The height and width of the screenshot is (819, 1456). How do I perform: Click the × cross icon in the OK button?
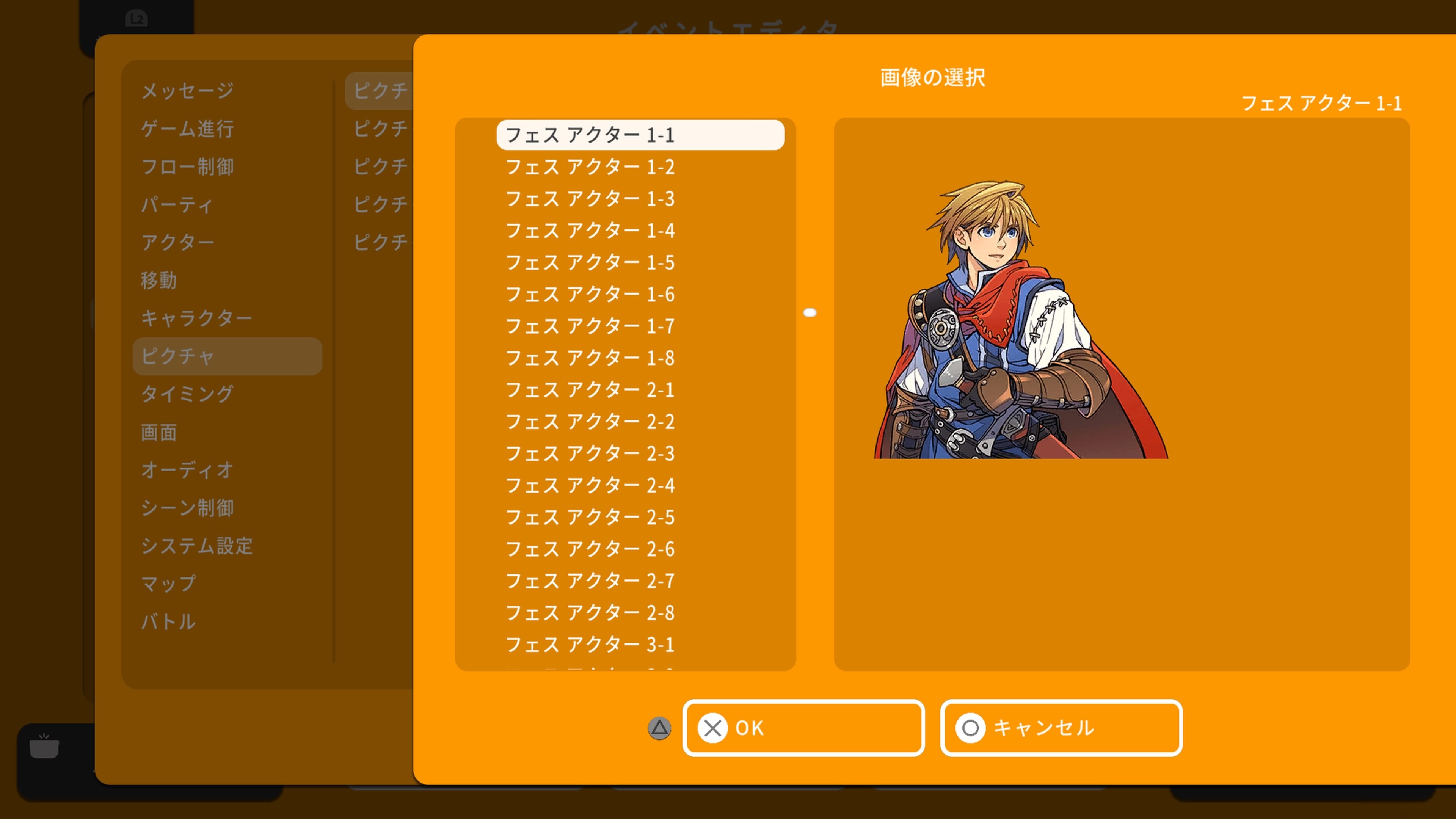(713, 728)
